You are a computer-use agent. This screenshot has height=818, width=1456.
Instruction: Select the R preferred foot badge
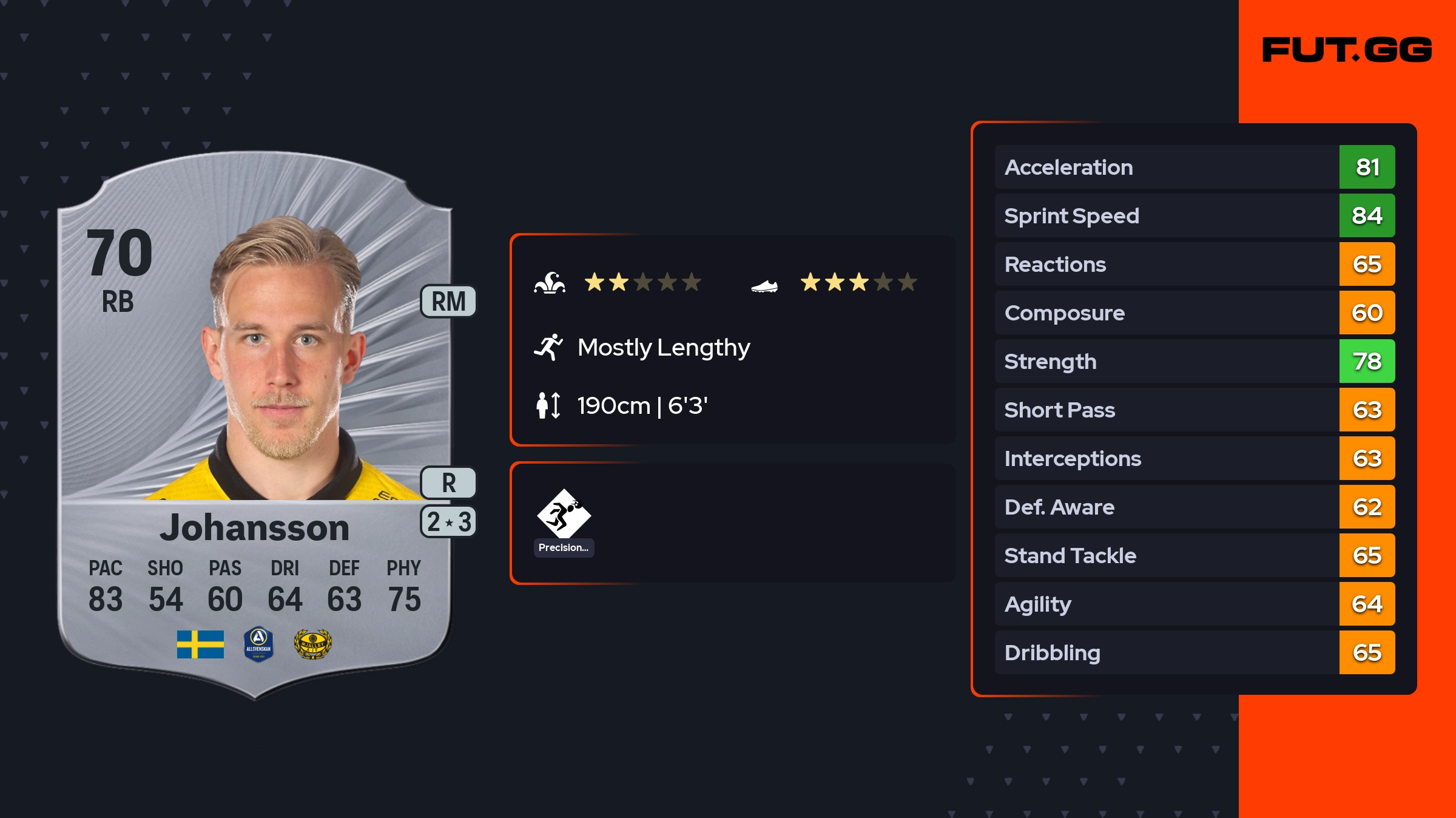click(x=448, y=483)
